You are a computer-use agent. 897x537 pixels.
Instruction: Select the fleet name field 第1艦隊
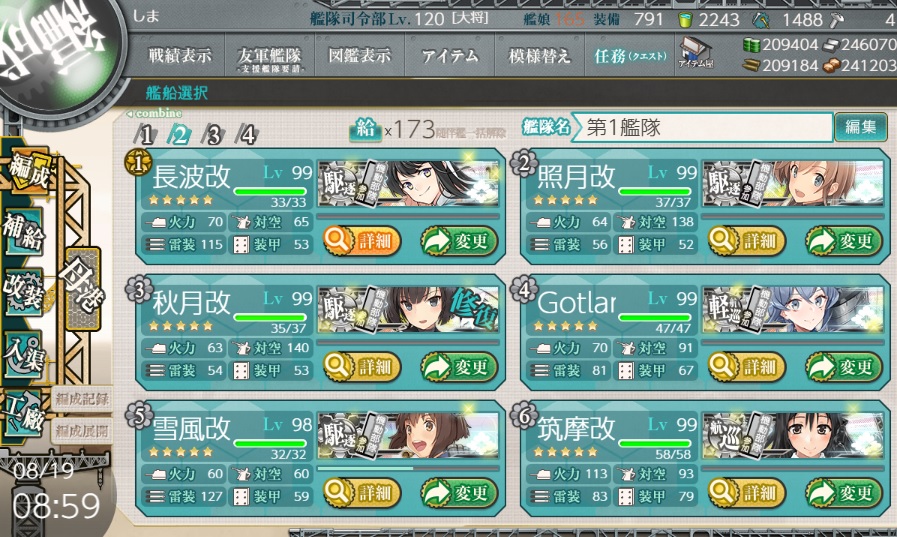(x=704, y=128)
